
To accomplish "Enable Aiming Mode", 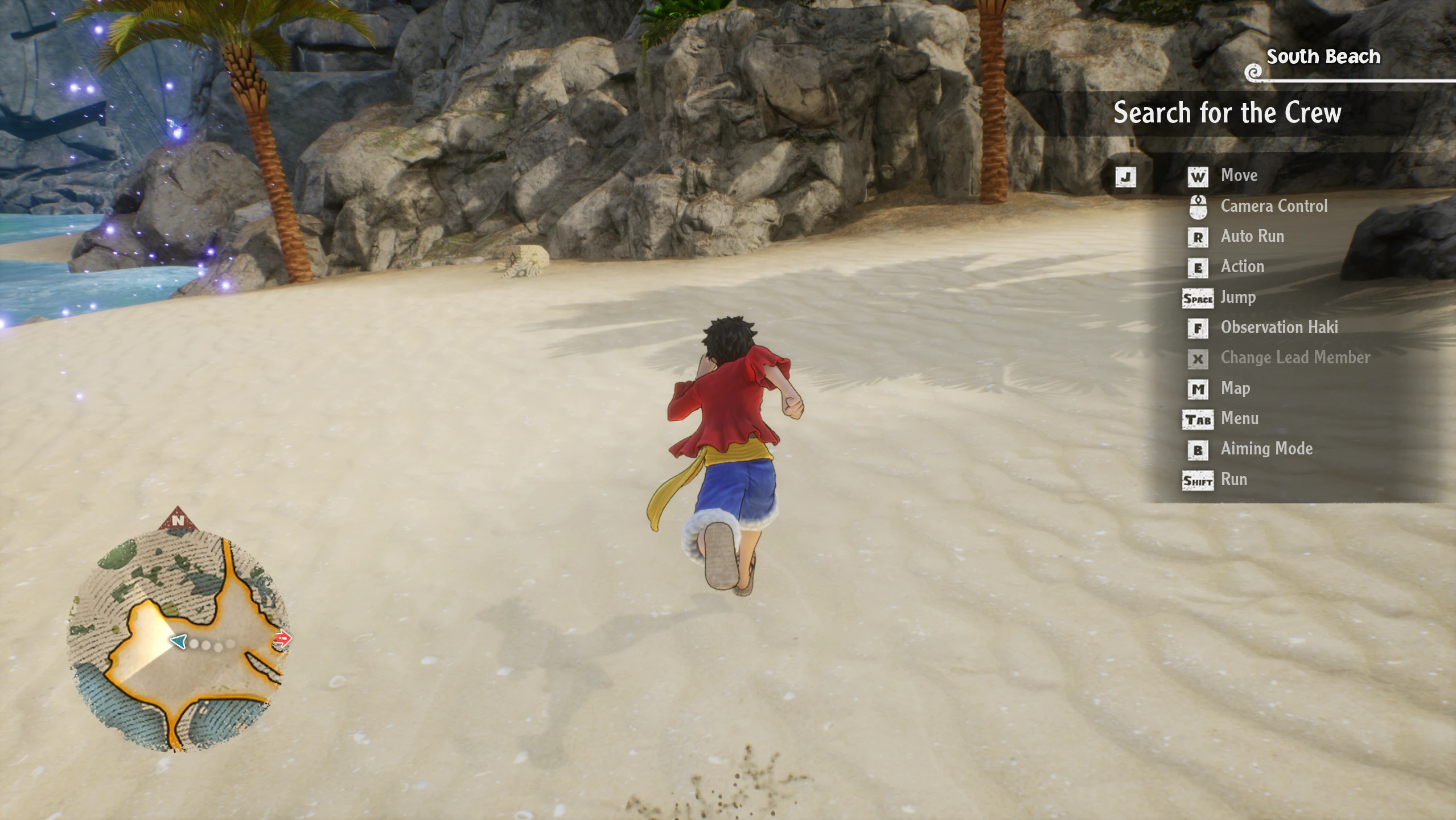I will (x=1266, y=449).
